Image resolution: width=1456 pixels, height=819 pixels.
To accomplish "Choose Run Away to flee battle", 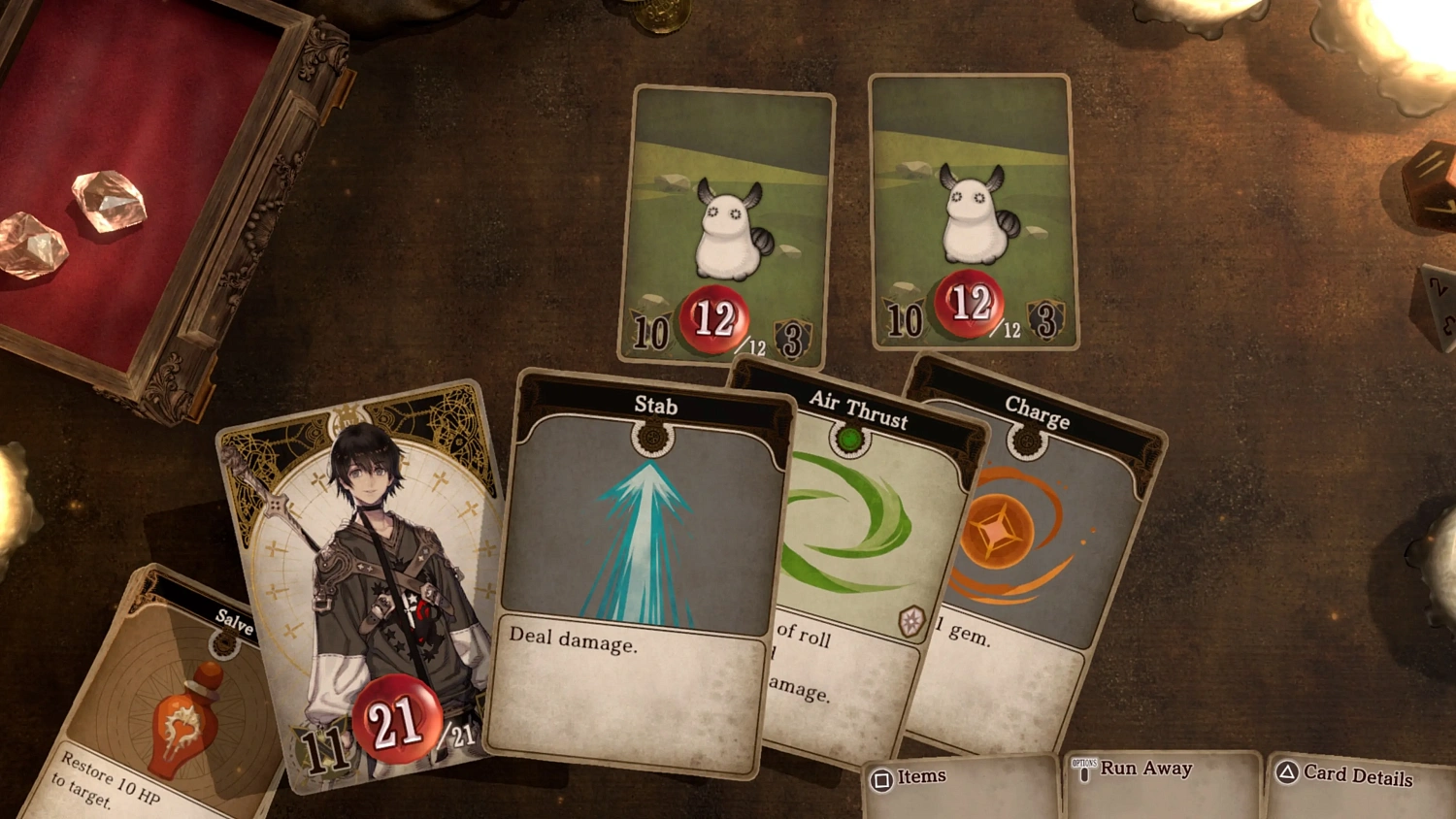I will point(1145,770).
